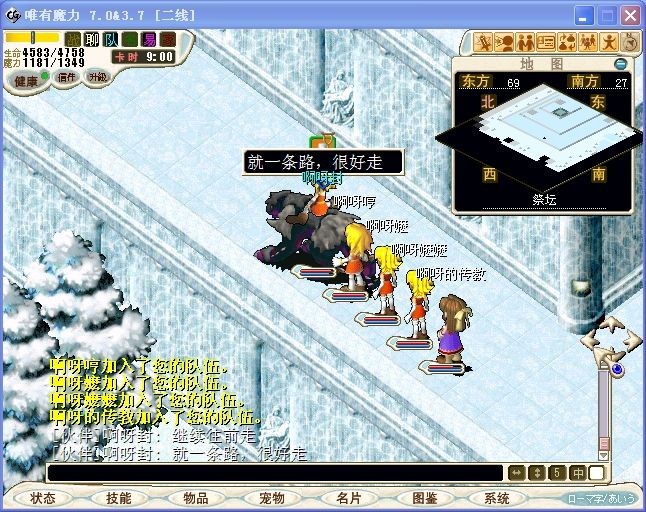Screen dimensions: 646x512
Task: Open the 技能 skills menu
Action: (x=119, y=497)
